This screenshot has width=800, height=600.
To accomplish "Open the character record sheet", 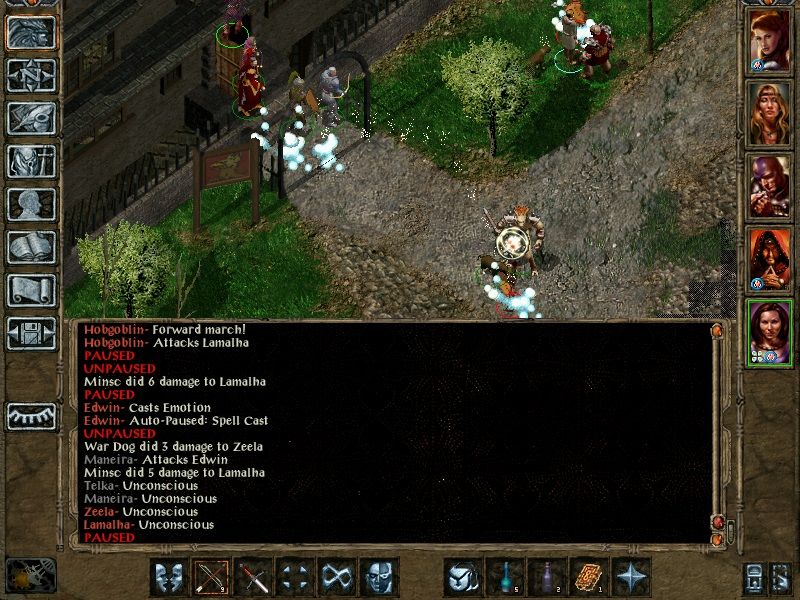I will coord(32,204).
